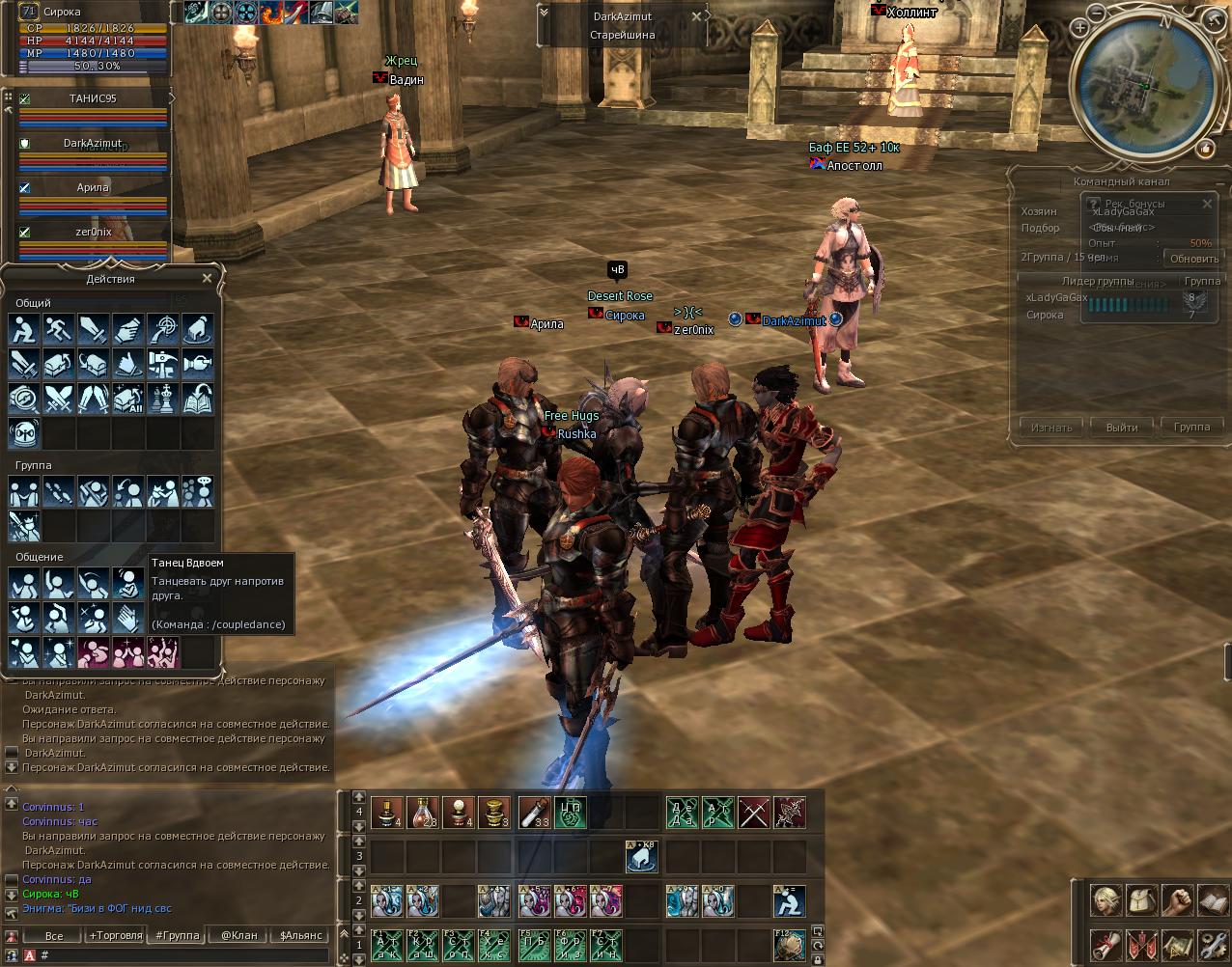Close the Действия actions window
This screenshot has height=967, width=1232.
207,279
